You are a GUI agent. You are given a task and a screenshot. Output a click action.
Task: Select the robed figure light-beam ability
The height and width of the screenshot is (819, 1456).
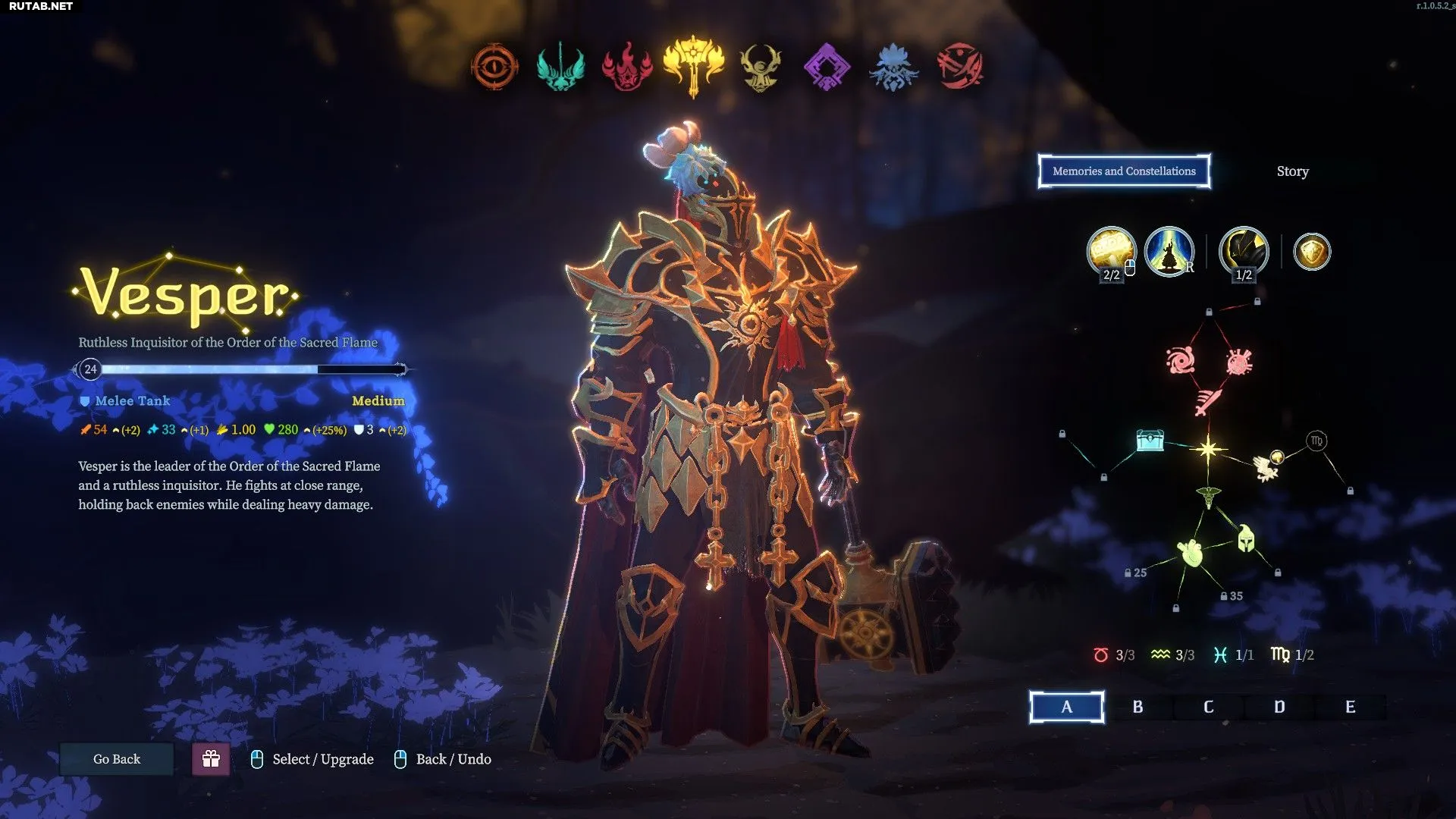pos(1169,251)
